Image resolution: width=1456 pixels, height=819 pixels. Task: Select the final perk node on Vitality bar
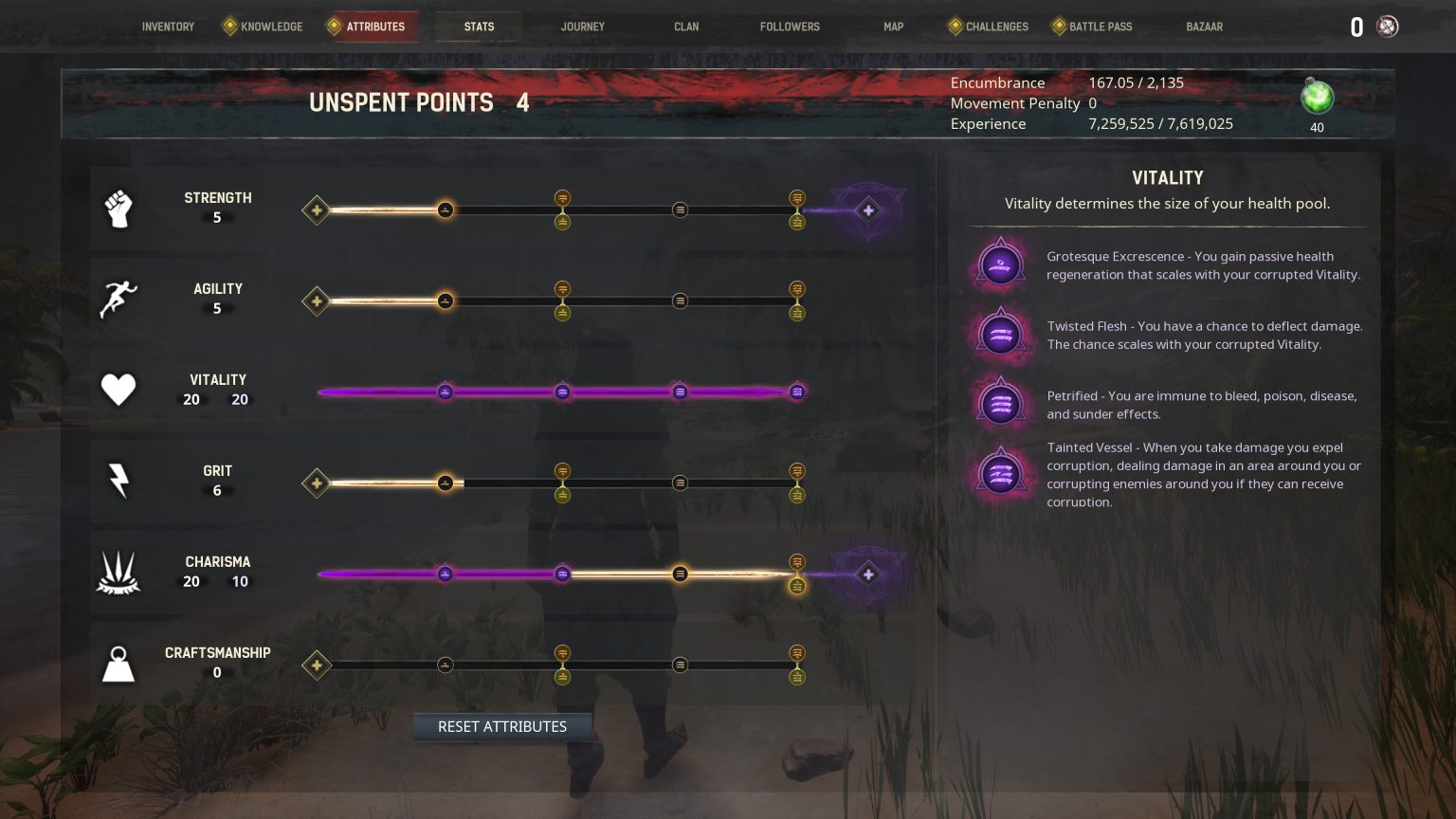tap(796, 391)
